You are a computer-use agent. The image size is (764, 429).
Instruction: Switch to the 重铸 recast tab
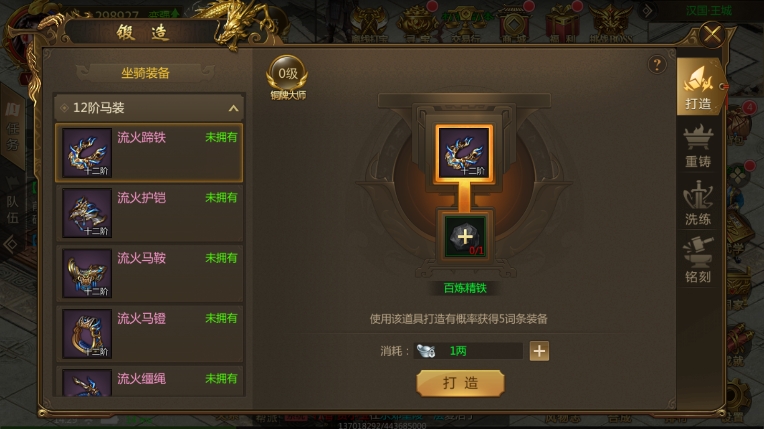[698, 148]
